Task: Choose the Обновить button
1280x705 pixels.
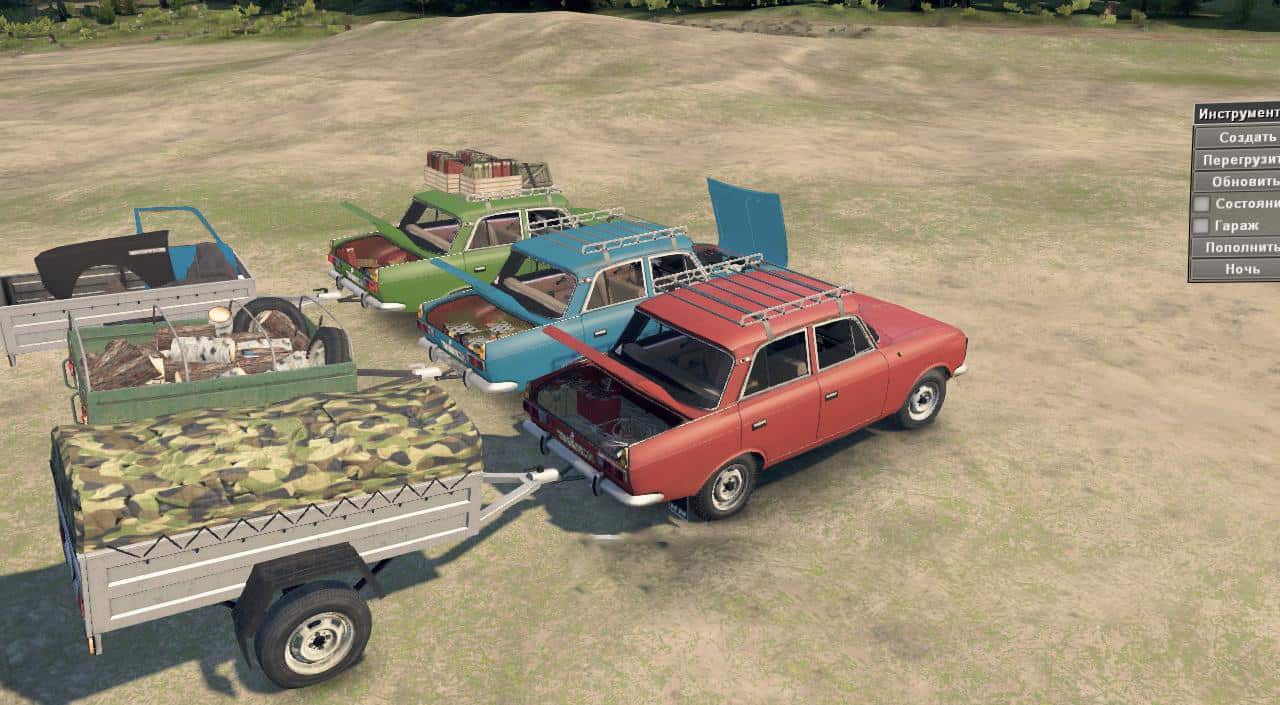Action: (x=1240, y=182)
